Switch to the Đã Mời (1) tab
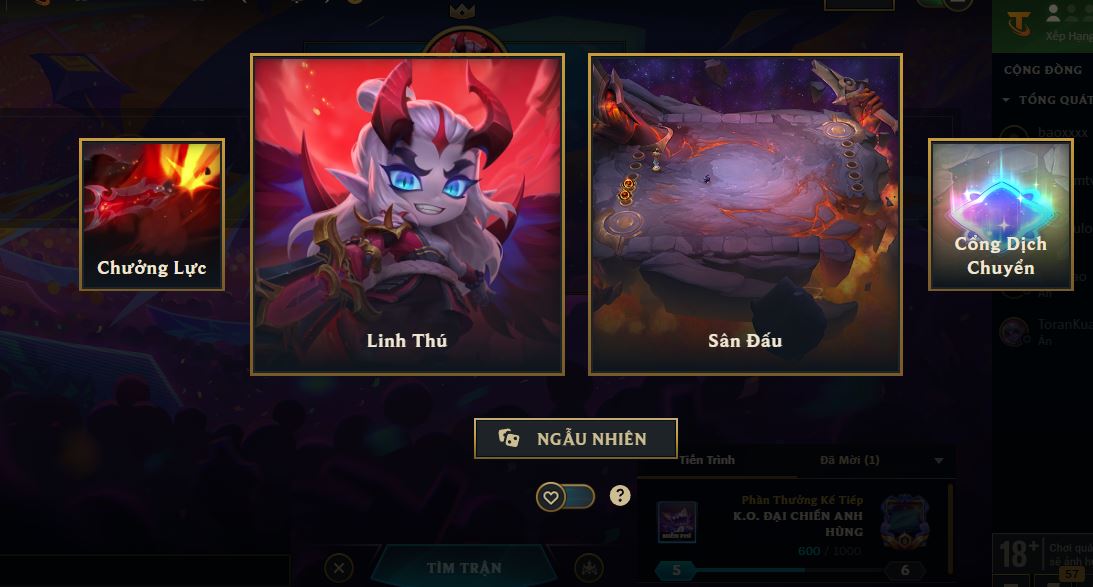Screen dimensions: 1093x587 click(849, 460)
